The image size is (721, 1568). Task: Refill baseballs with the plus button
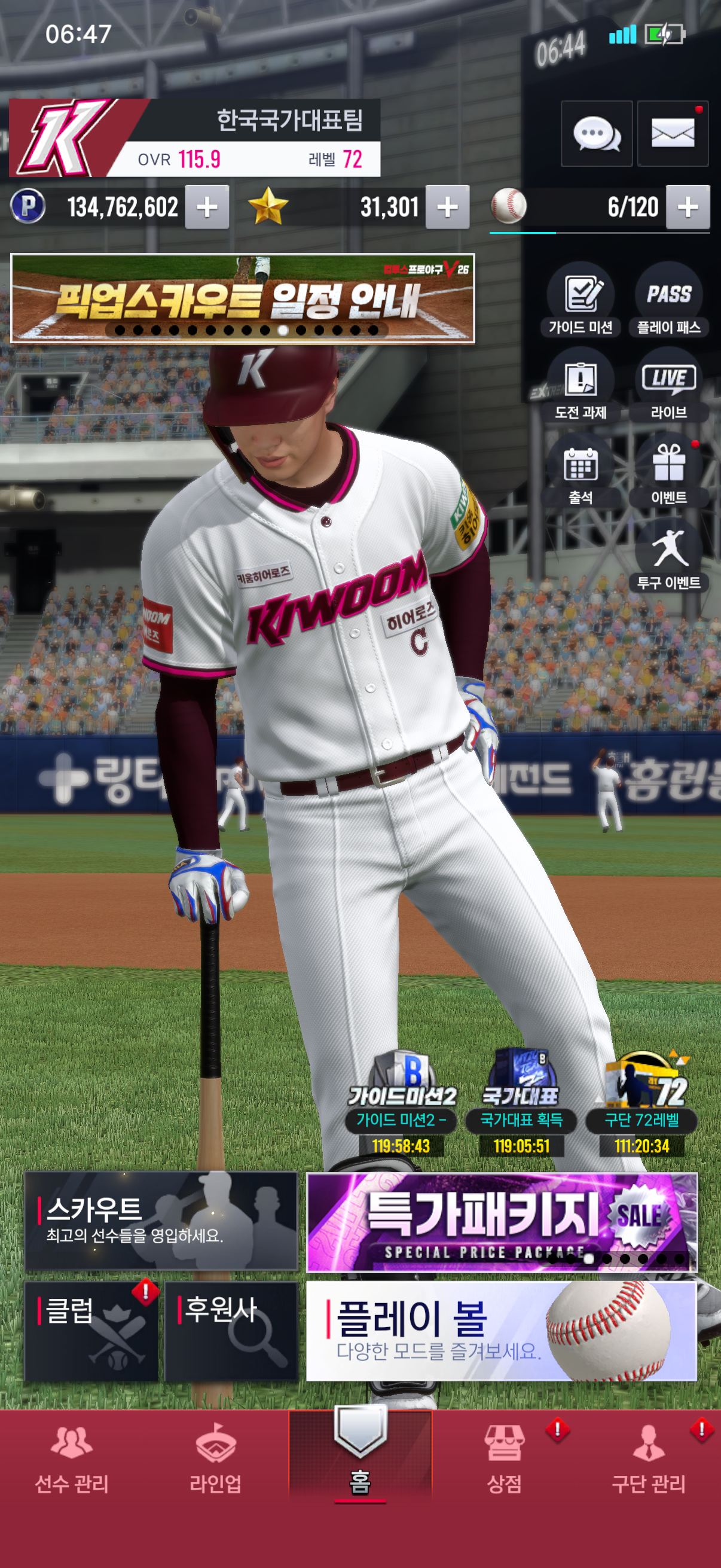pos(688,208)
